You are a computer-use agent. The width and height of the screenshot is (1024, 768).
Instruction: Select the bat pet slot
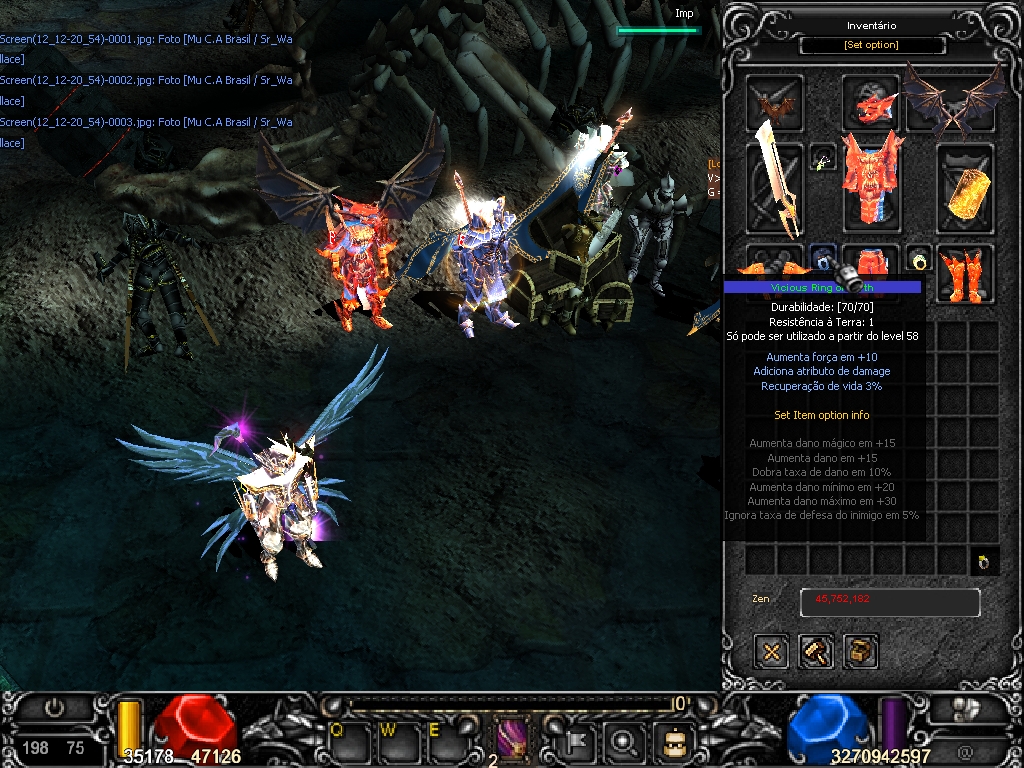coord(775,102)
